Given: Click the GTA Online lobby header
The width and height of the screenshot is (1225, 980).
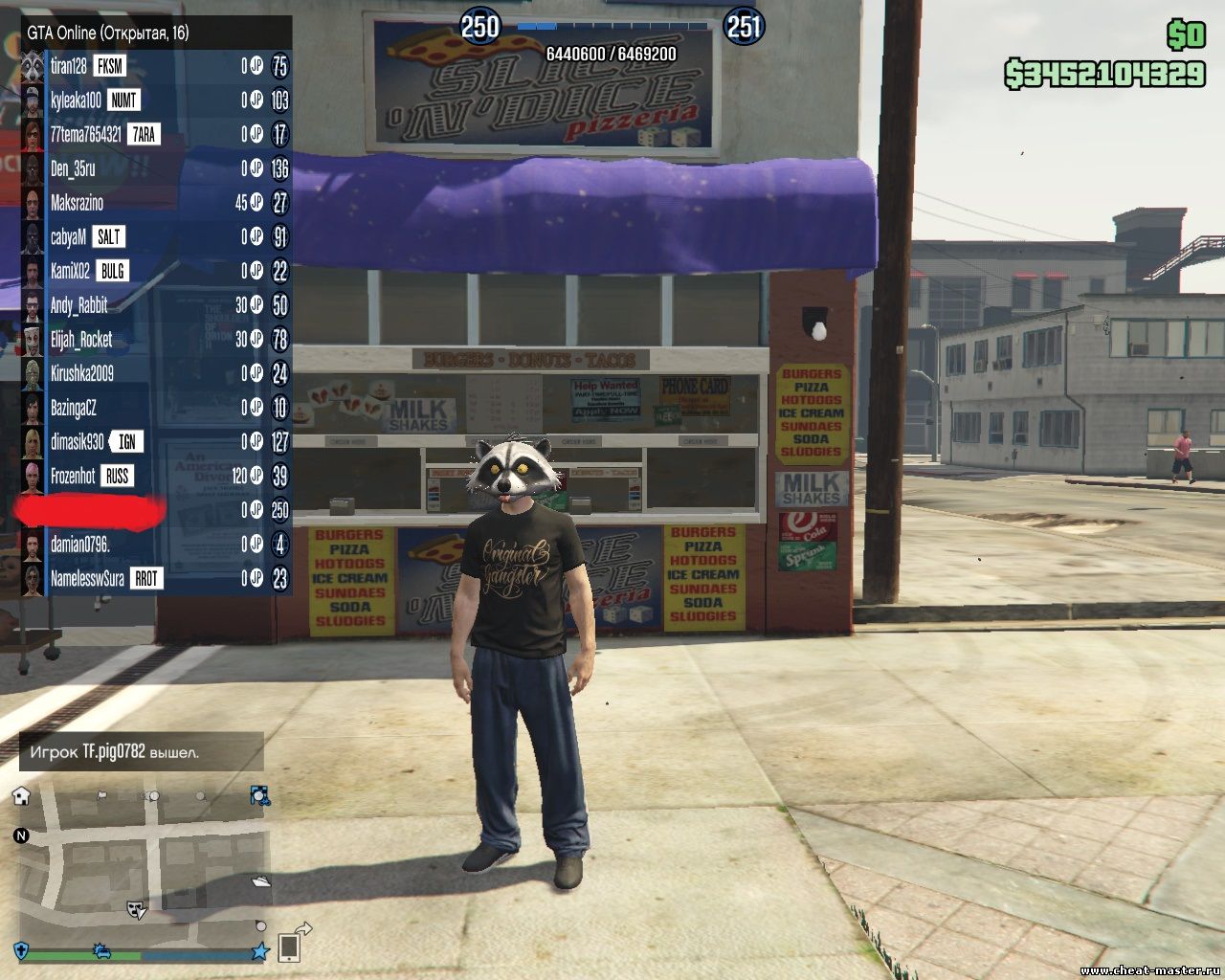Looking at the screenshot, I should (x=107, y=33).
